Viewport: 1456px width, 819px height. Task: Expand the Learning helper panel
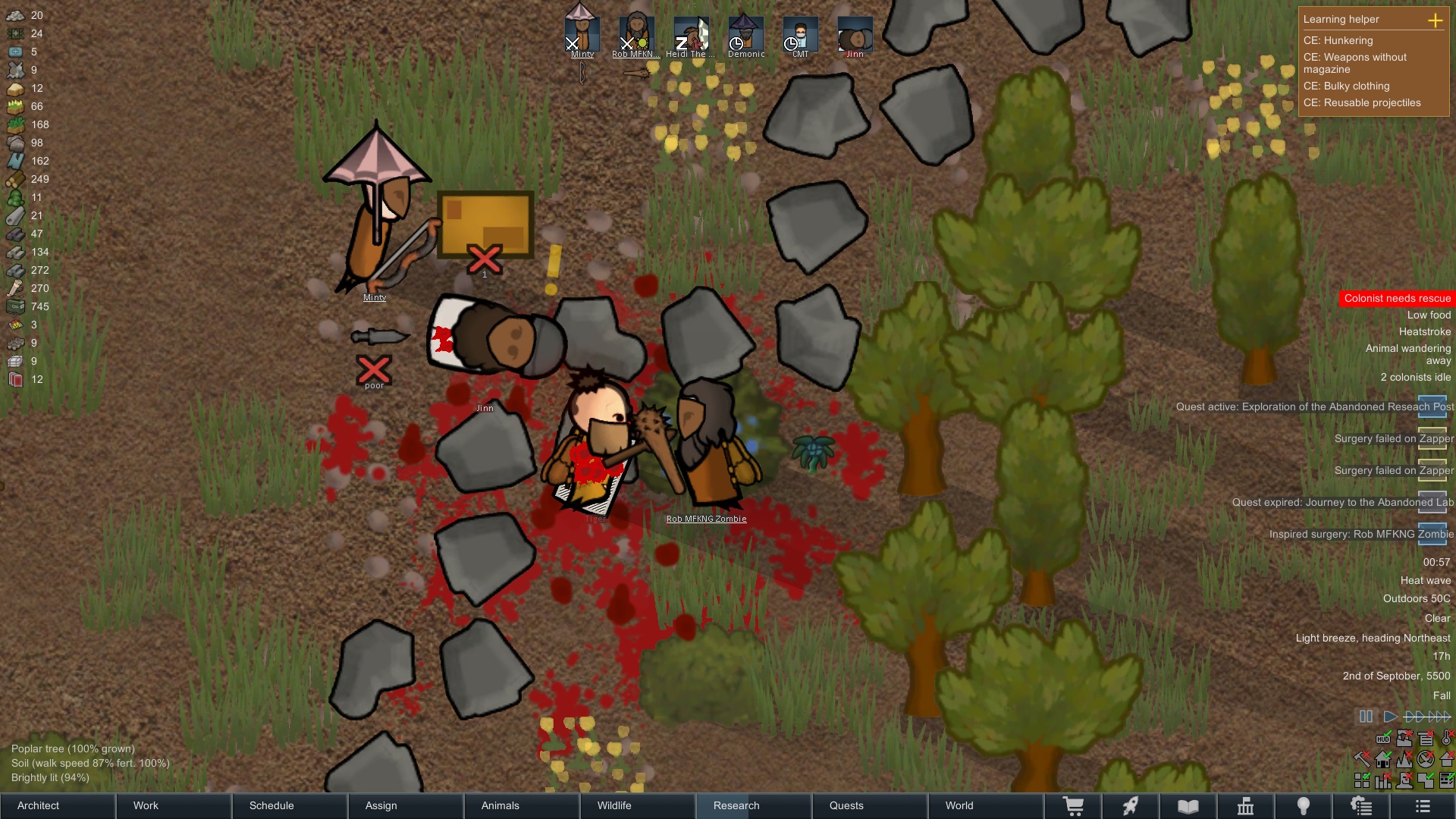(x=1436, y=21)
